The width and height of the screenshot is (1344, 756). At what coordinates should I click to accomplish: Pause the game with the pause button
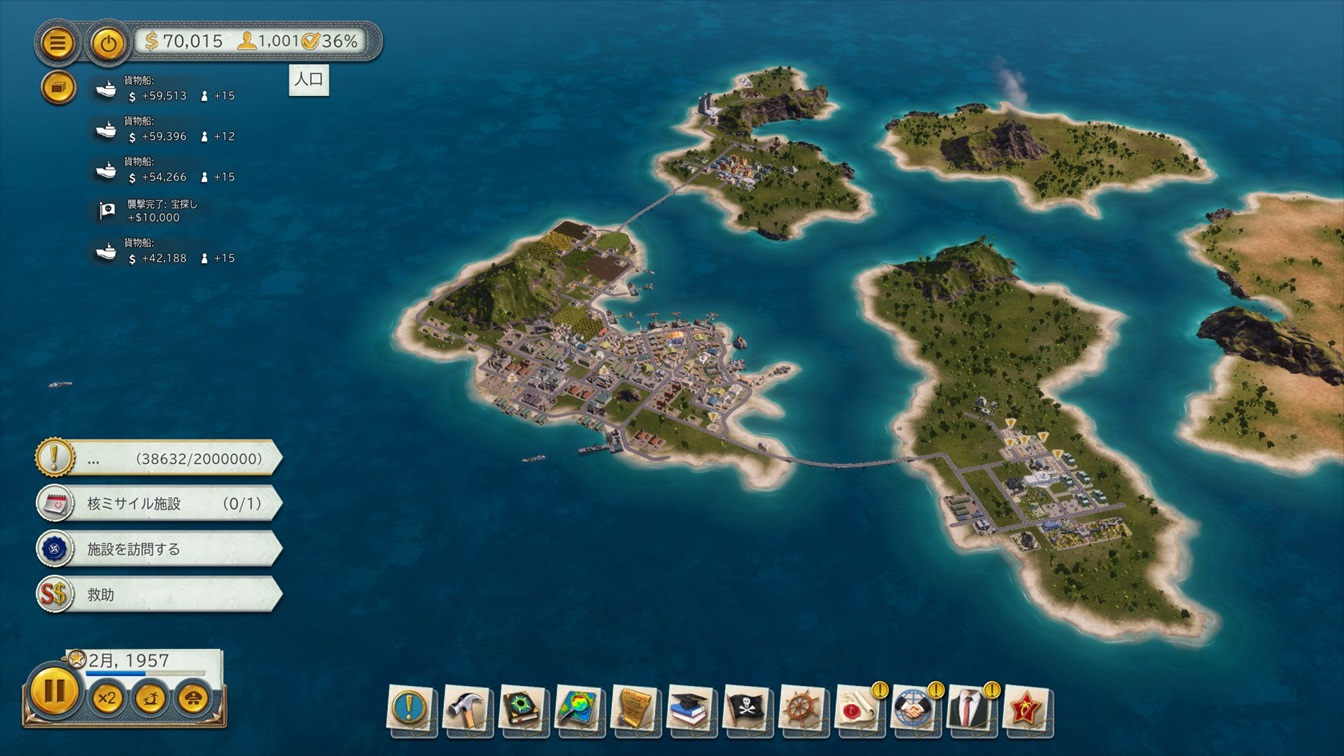click(54, 691)
